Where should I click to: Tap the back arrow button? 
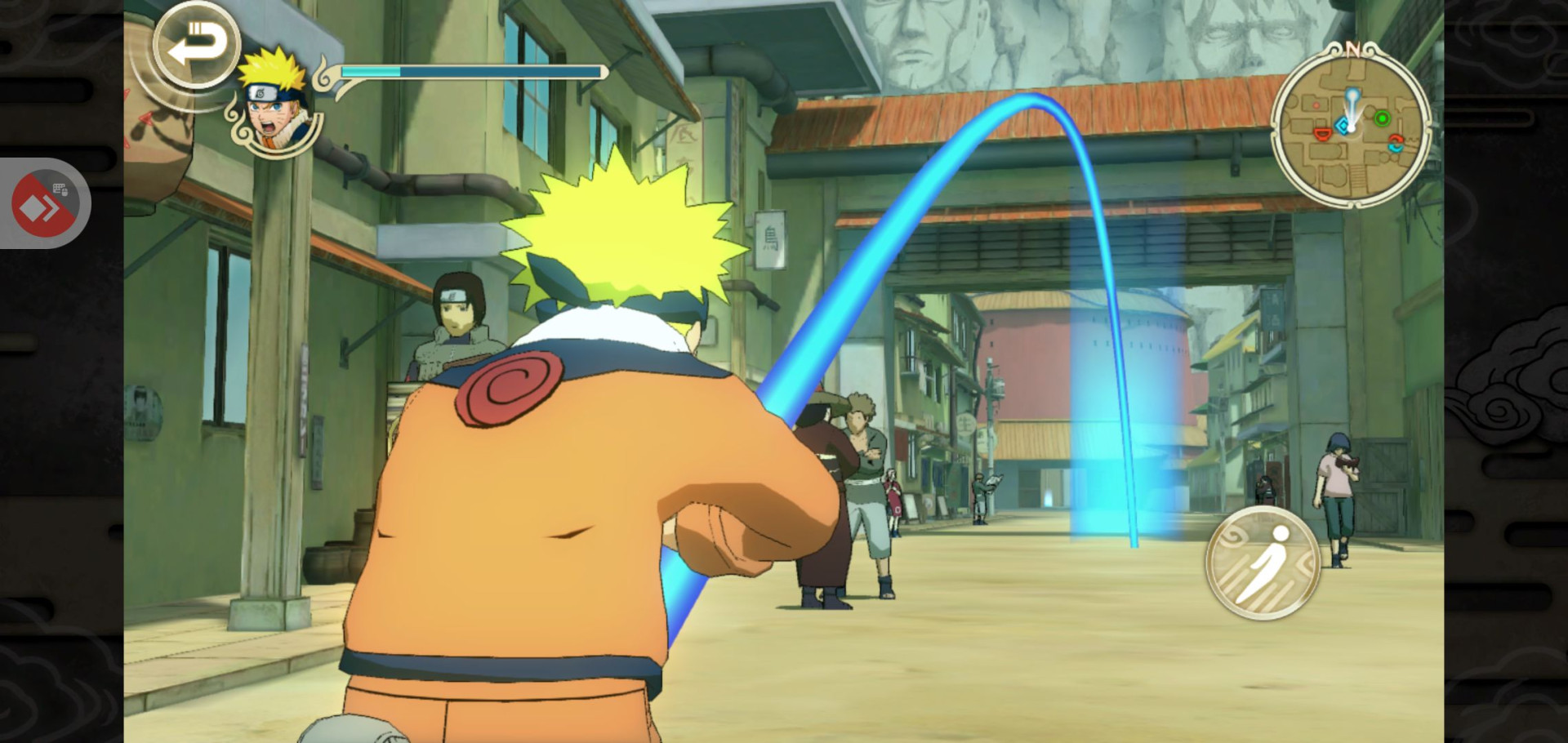(196, 45)
